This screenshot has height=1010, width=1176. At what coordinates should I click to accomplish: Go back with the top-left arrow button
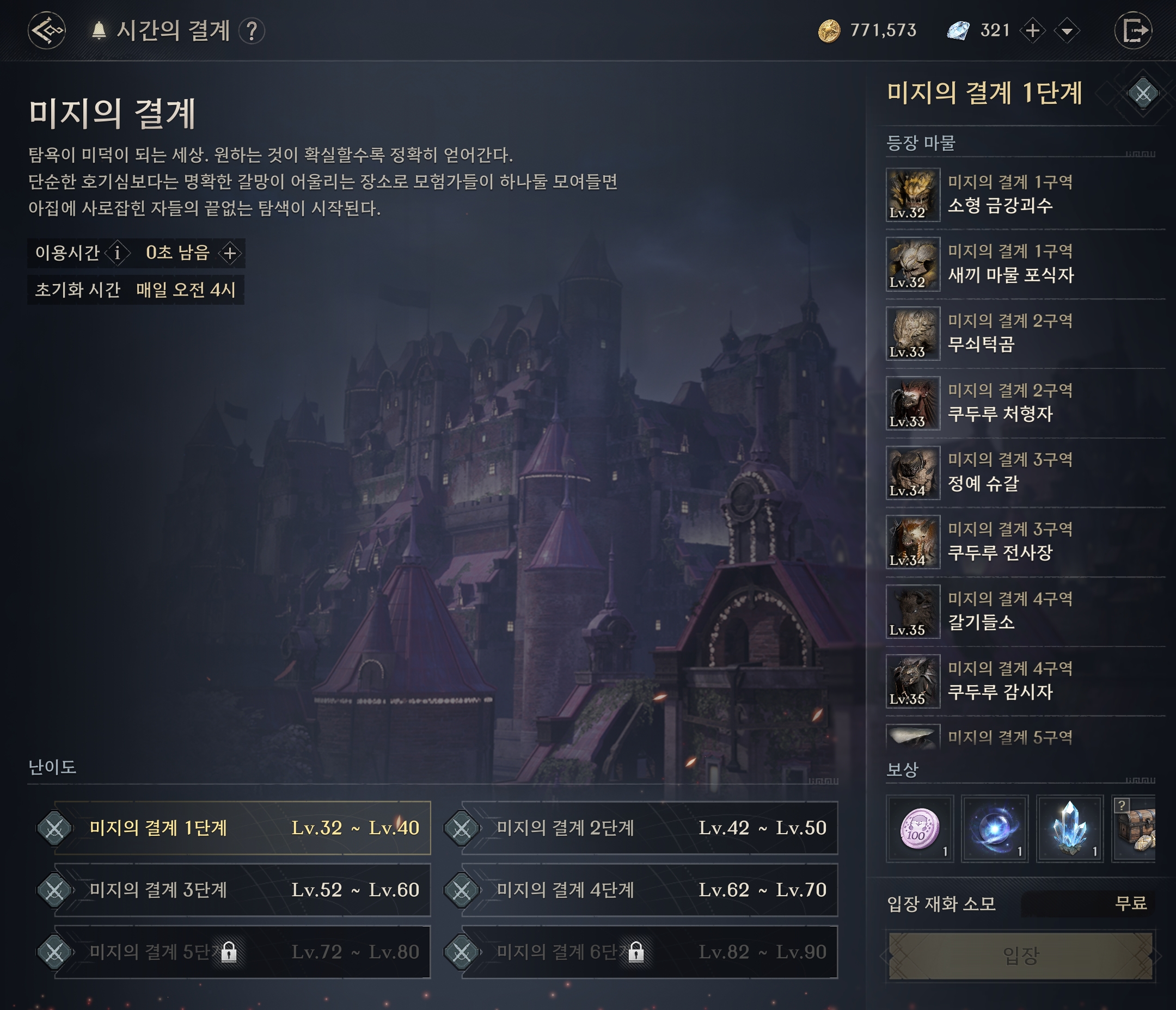tap(46, 30)
